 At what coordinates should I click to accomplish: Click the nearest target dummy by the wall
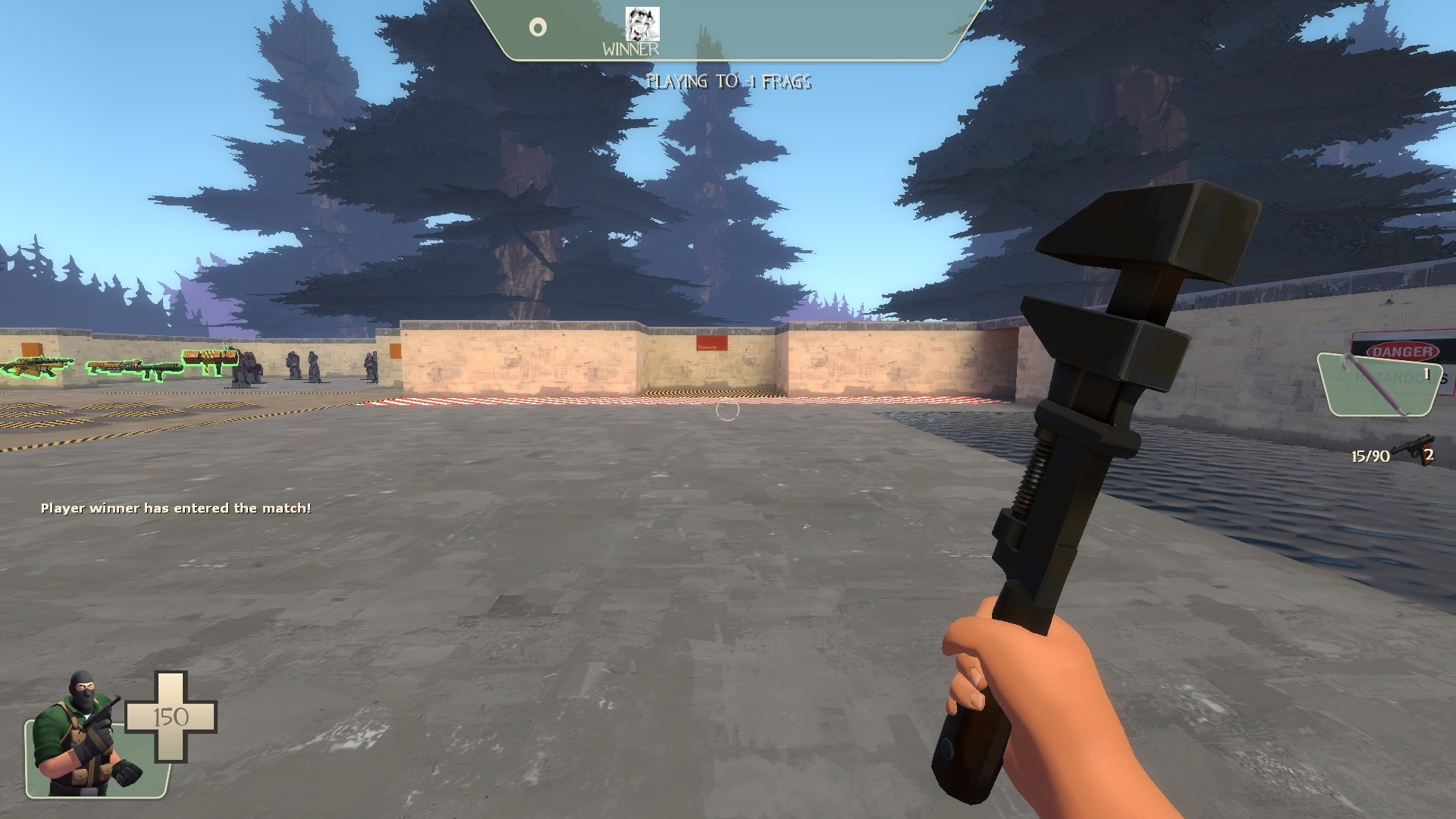244,368
